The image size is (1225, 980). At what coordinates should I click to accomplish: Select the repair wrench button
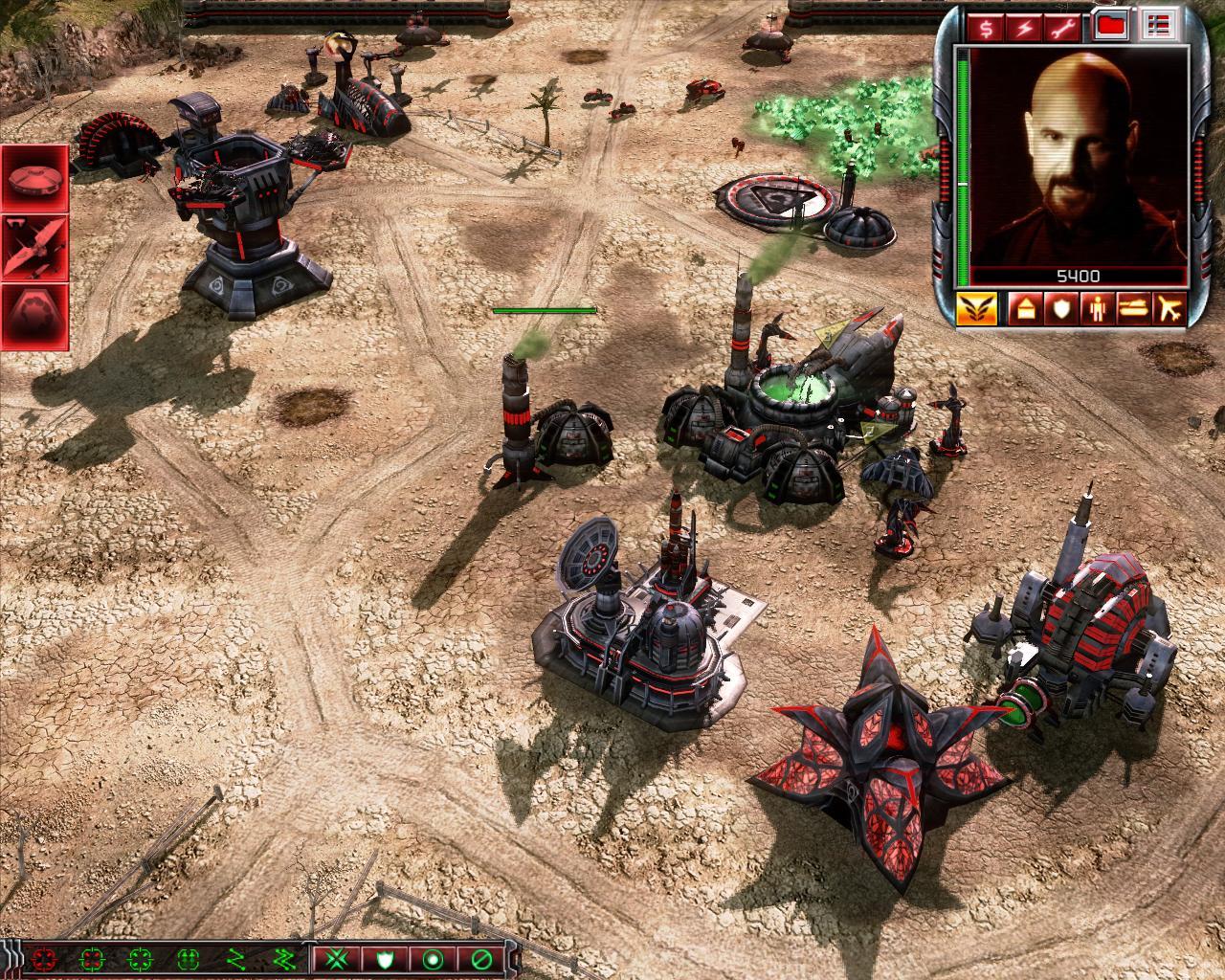pyautogui.click(x=1065, y=28)
